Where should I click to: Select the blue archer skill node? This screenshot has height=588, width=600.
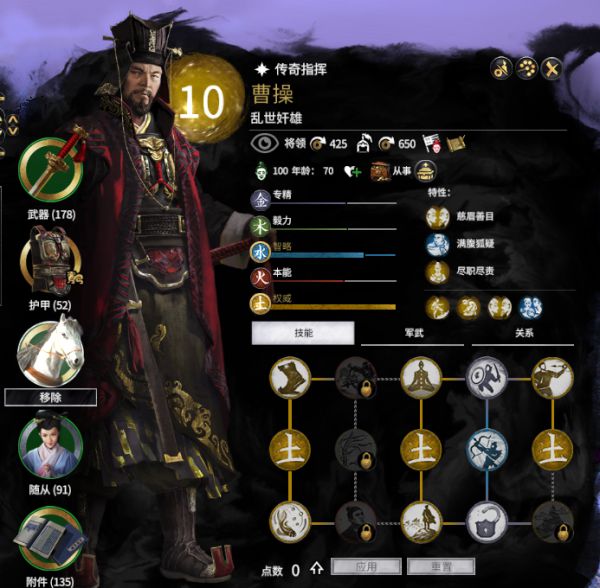click(487, 447)
